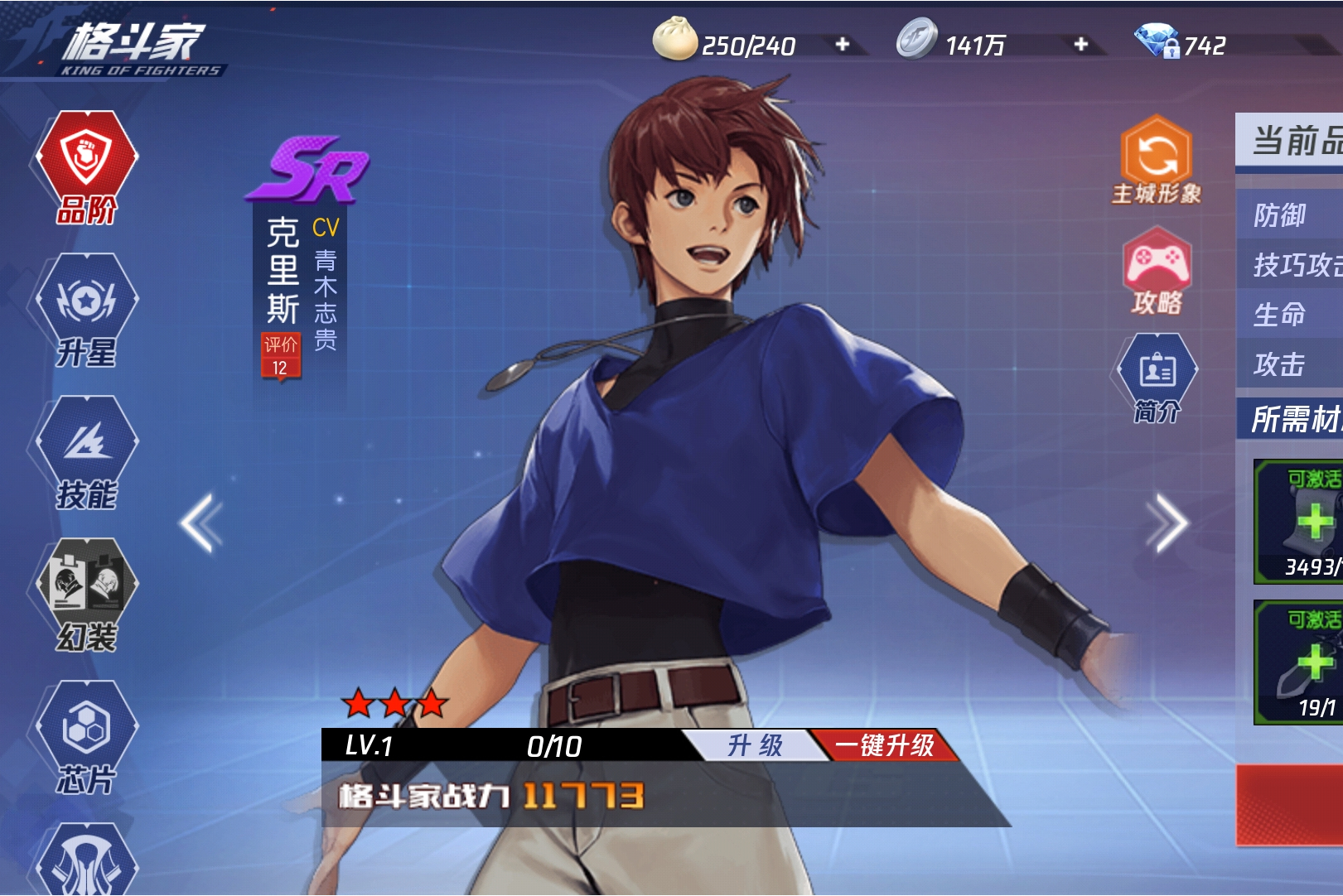View the 简介 character profile
This screenshot has width=1343, height=896.
[1157, 378]
